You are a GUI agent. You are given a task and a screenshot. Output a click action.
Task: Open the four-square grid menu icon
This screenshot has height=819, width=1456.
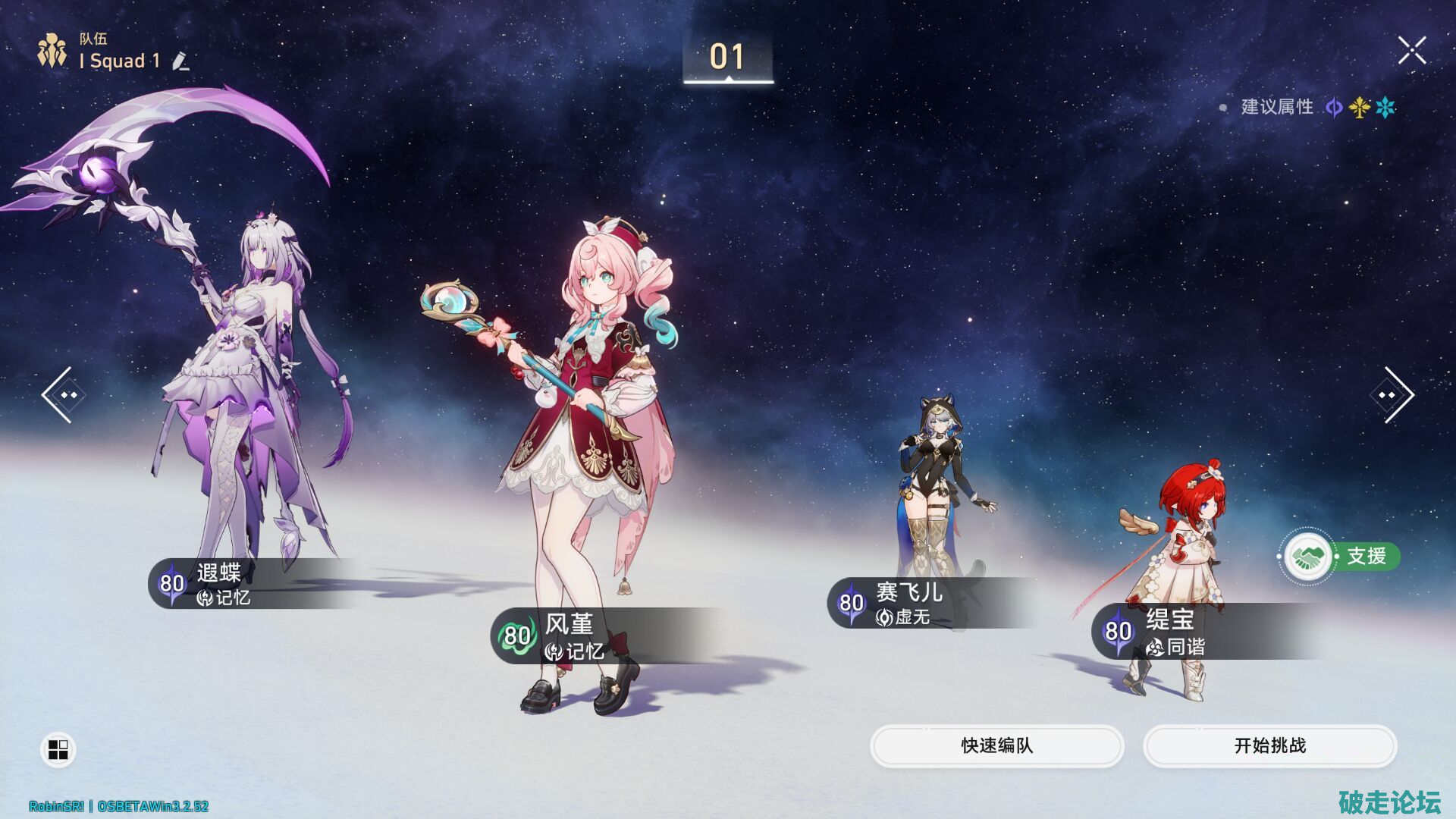[x=58, y=750]
